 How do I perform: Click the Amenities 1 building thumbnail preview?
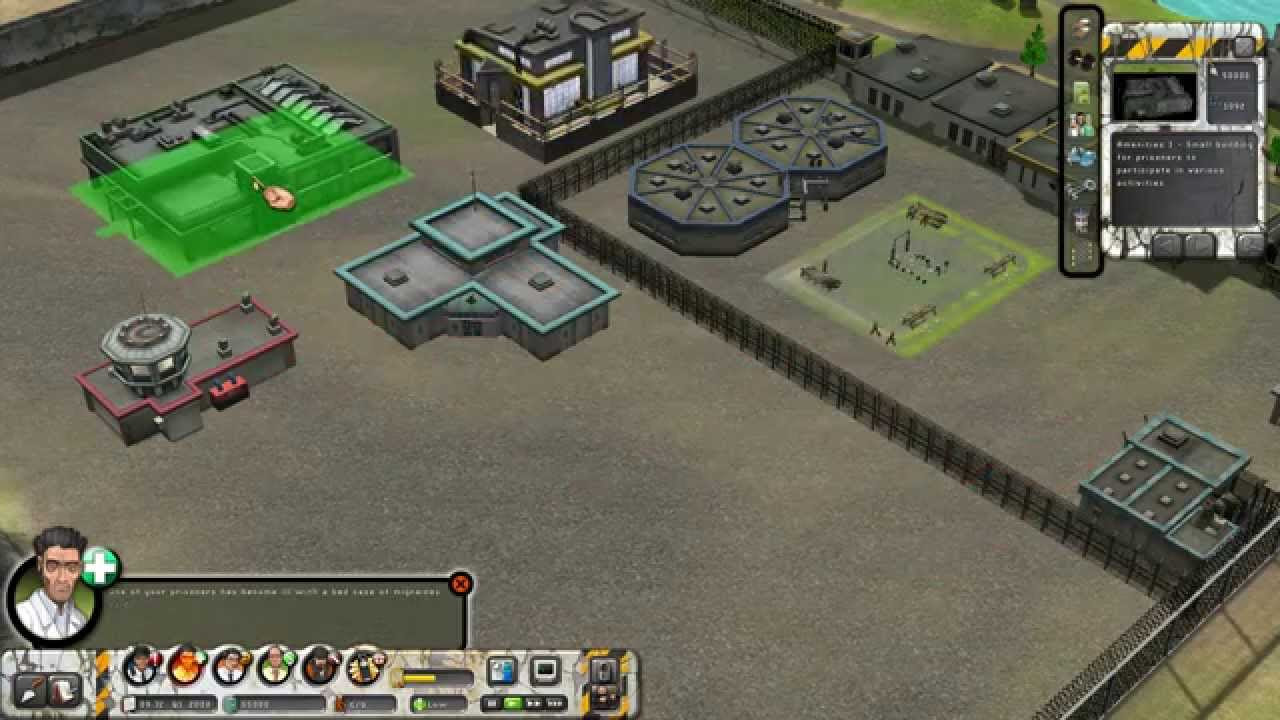point(1155,95)
